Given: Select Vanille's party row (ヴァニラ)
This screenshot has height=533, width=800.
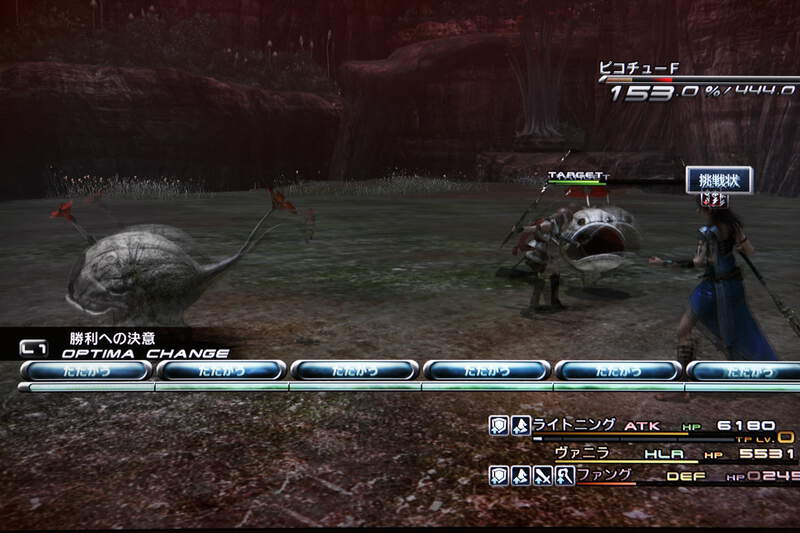Looking at the screenshot, I should point(581,452).
